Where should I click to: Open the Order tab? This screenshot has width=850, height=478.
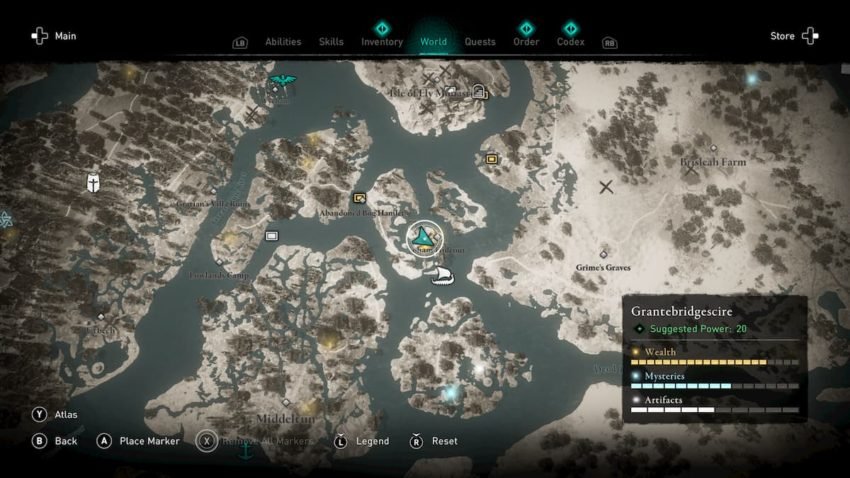pos(526,42)
